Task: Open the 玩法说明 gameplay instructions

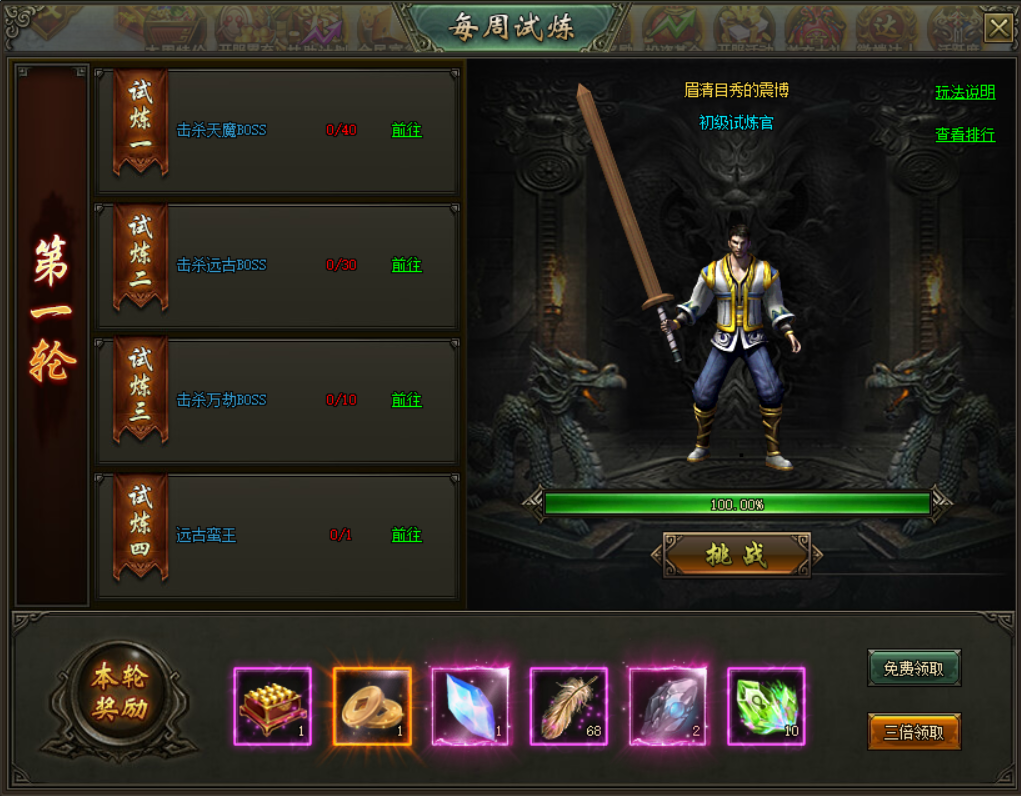Action: pos(965,92)
